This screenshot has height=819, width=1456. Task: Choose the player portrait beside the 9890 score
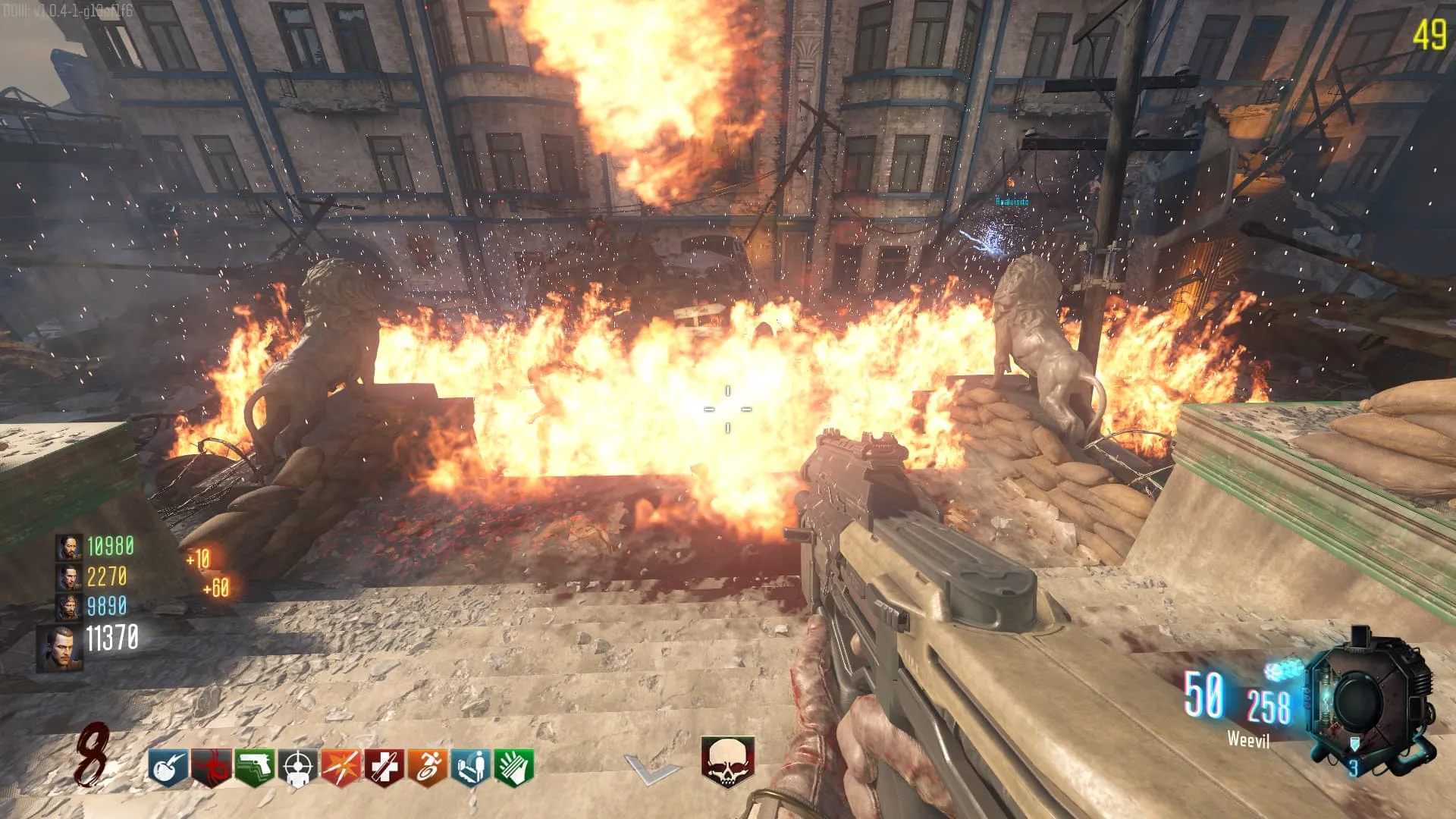point(68,607)
